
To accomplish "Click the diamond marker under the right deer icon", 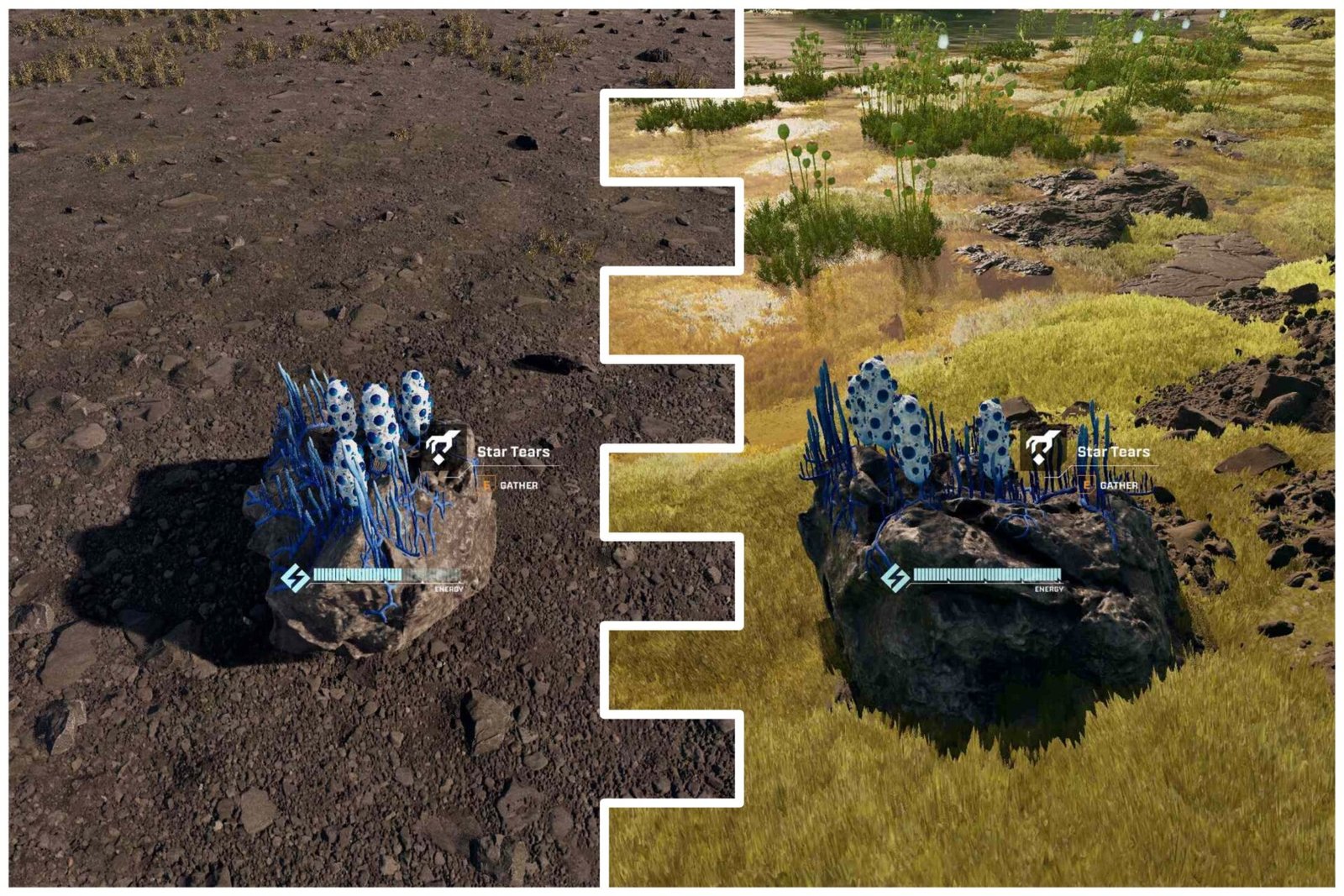I will [1038, 458].
